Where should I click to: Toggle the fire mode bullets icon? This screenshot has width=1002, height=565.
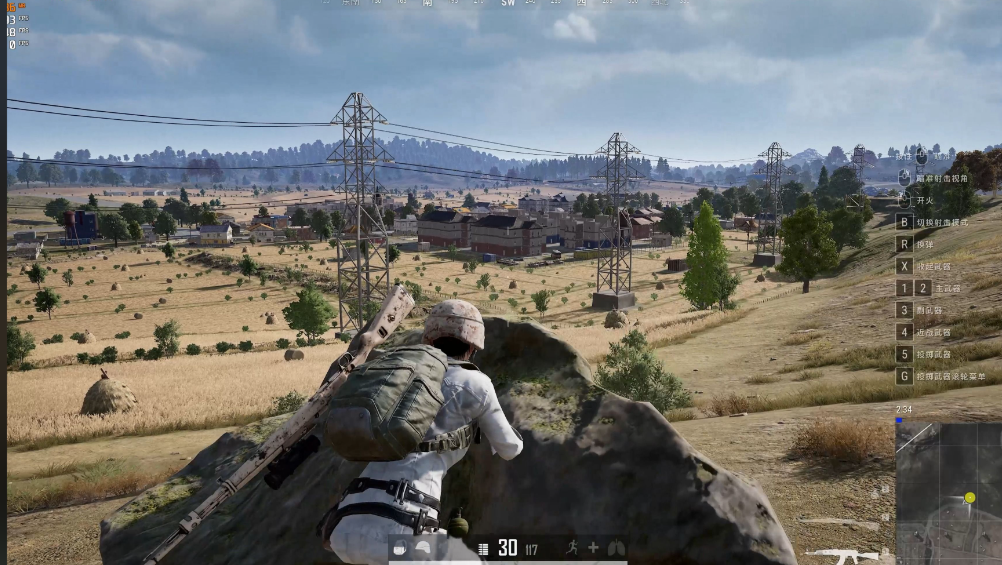click(483, 548)
